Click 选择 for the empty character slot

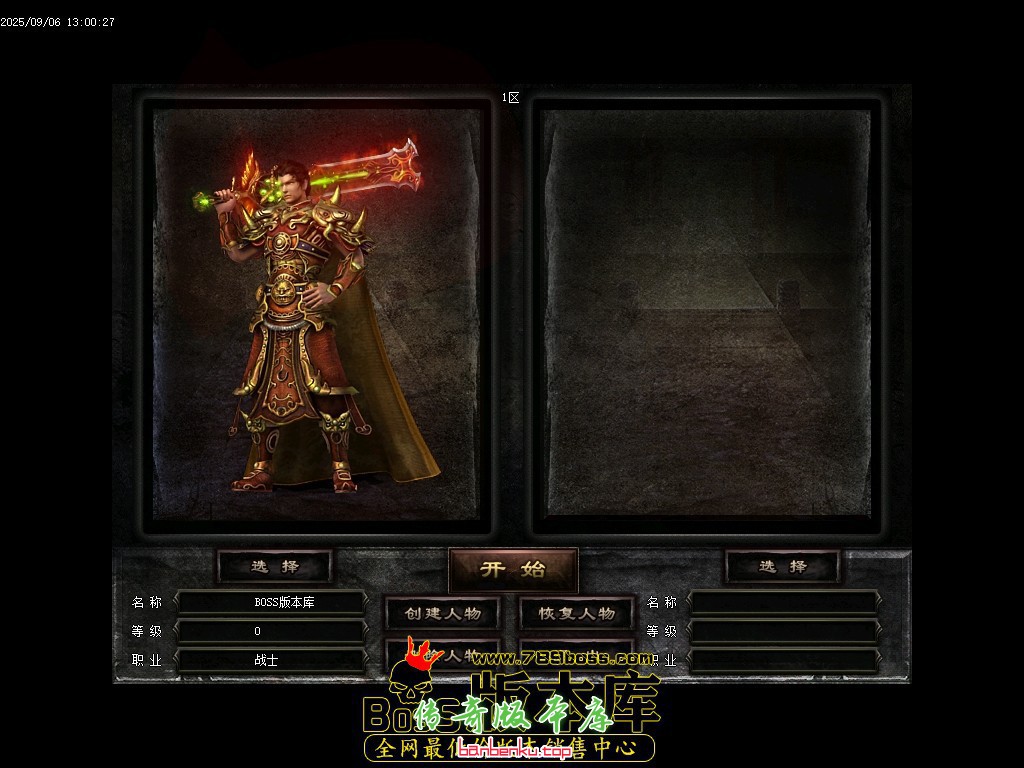(x=782, y=566)
